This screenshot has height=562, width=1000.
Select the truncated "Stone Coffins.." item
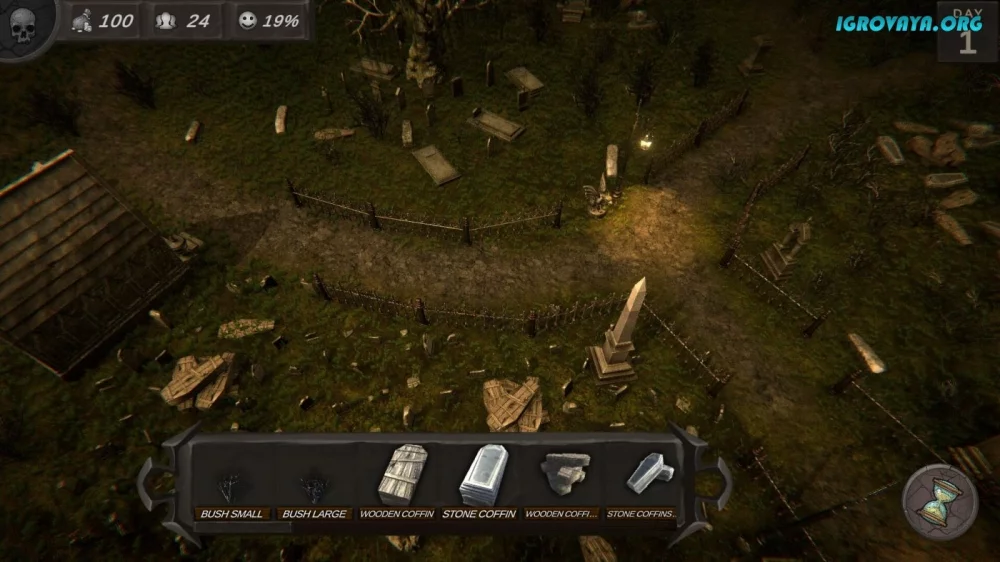pos(641,478)
